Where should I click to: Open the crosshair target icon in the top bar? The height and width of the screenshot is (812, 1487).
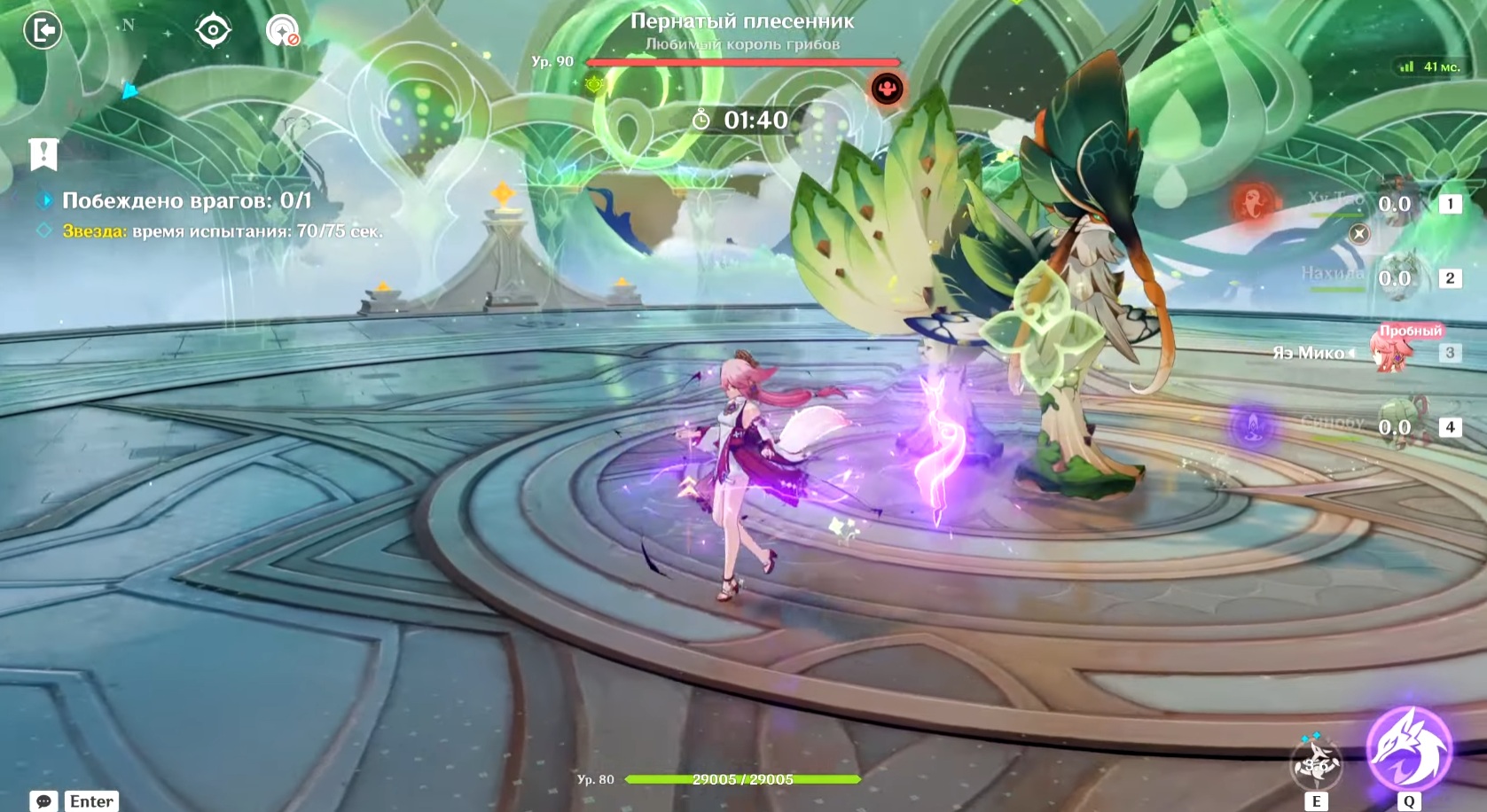point(213,31)
